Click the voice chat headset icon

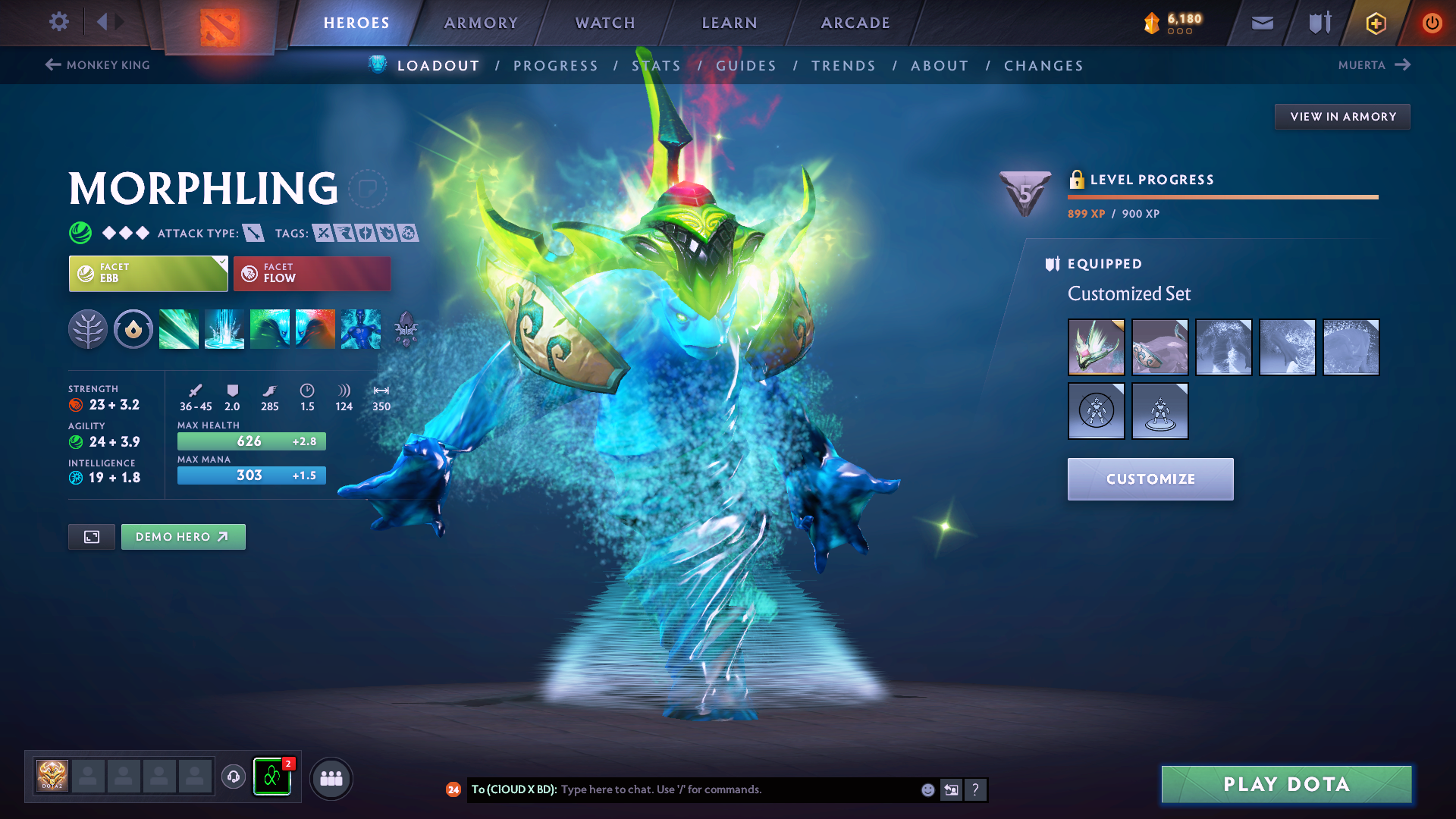(233, 777)
